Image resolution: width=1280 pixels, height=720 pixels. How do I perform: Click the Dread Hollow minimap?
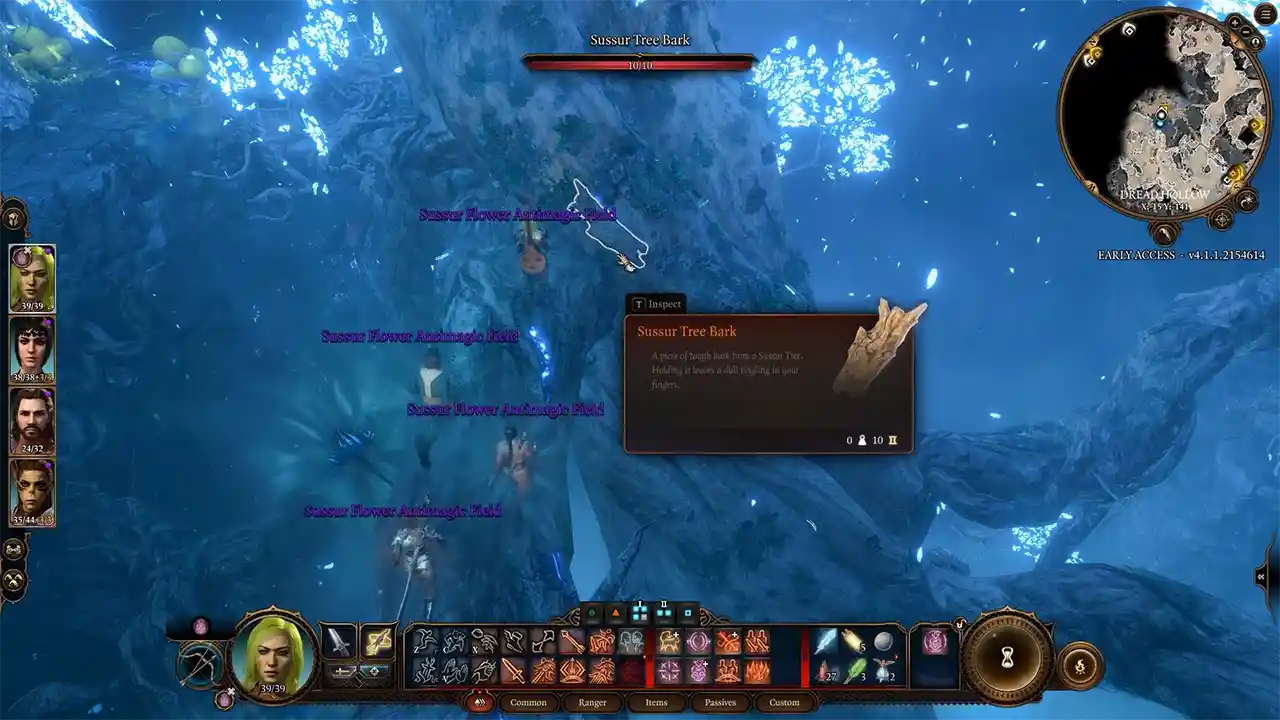click(1163, 112)
